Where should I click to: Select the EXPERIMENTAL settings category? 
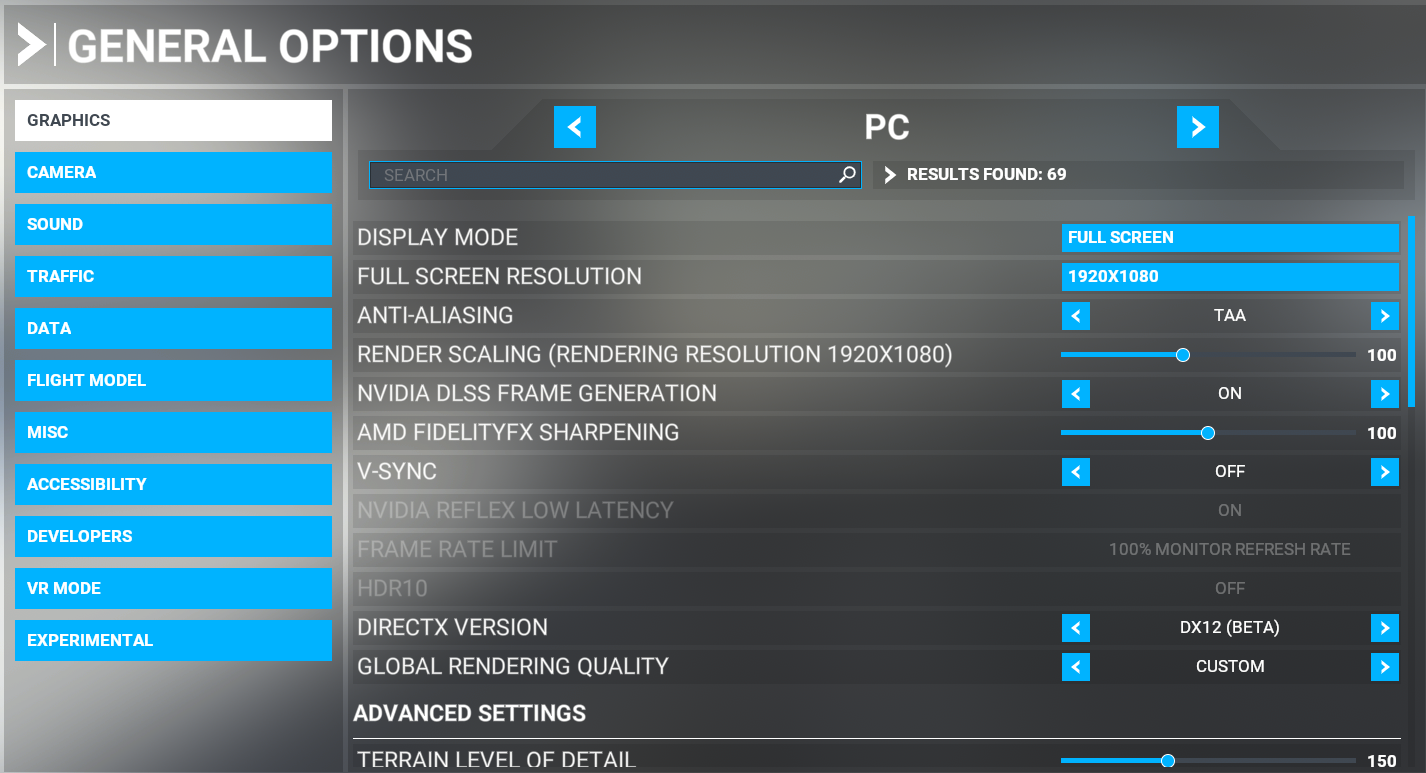click(173, 640)
